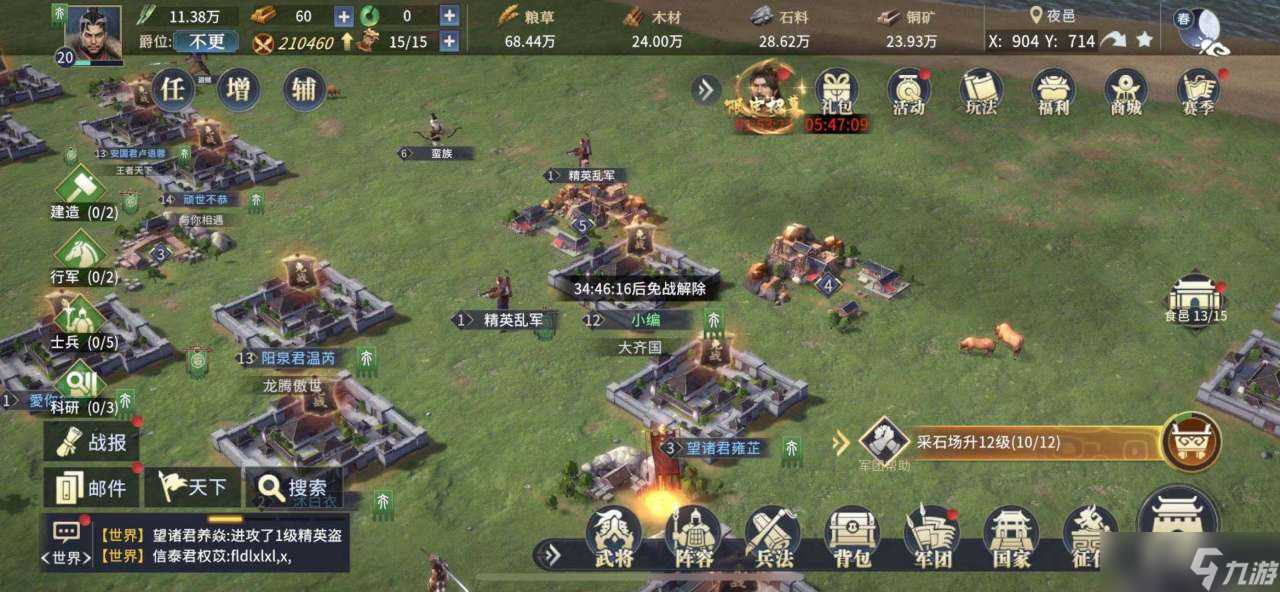
Task: Open 战报 battle reports
Action: point(91,442)
